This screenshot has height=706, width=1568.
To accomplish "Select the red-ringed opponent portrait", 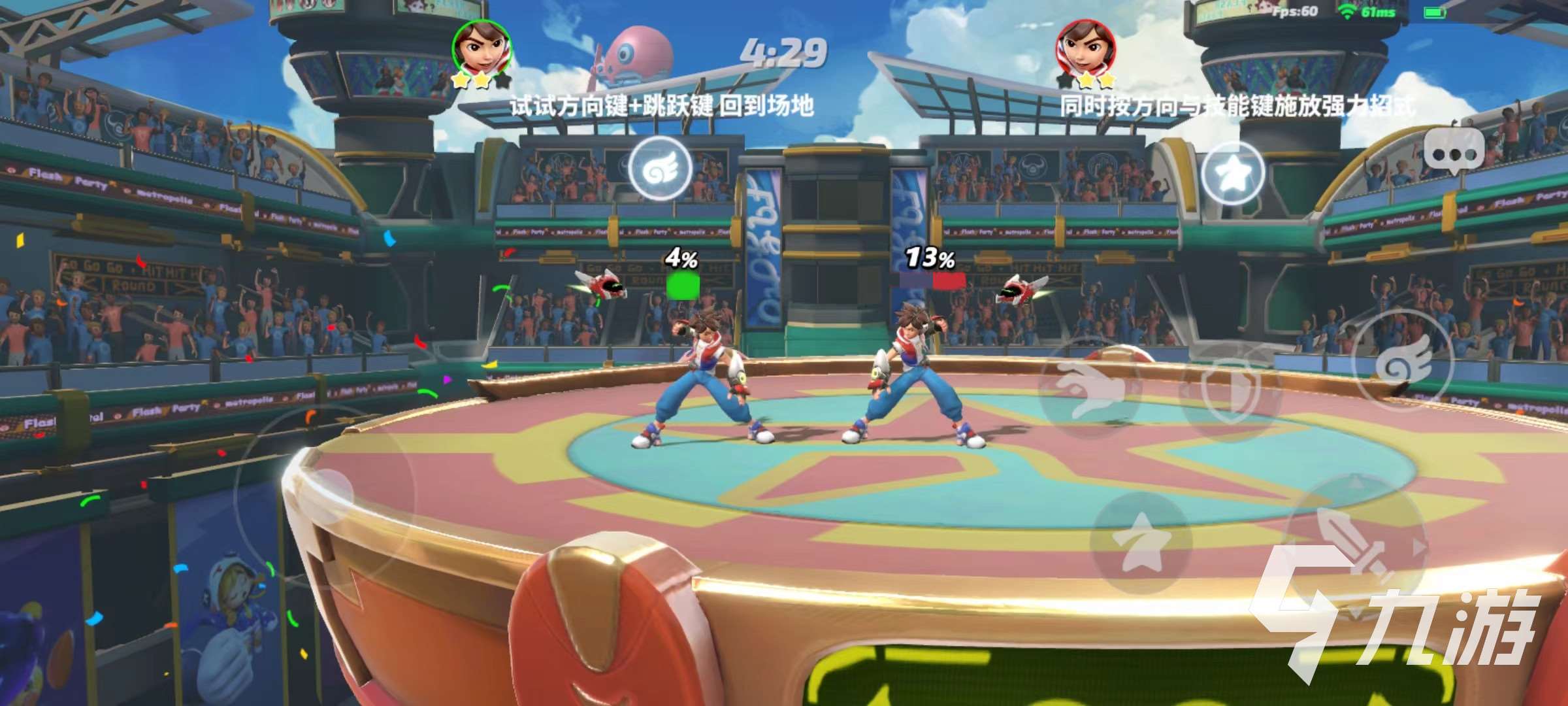I will [x=1085, y=49].
